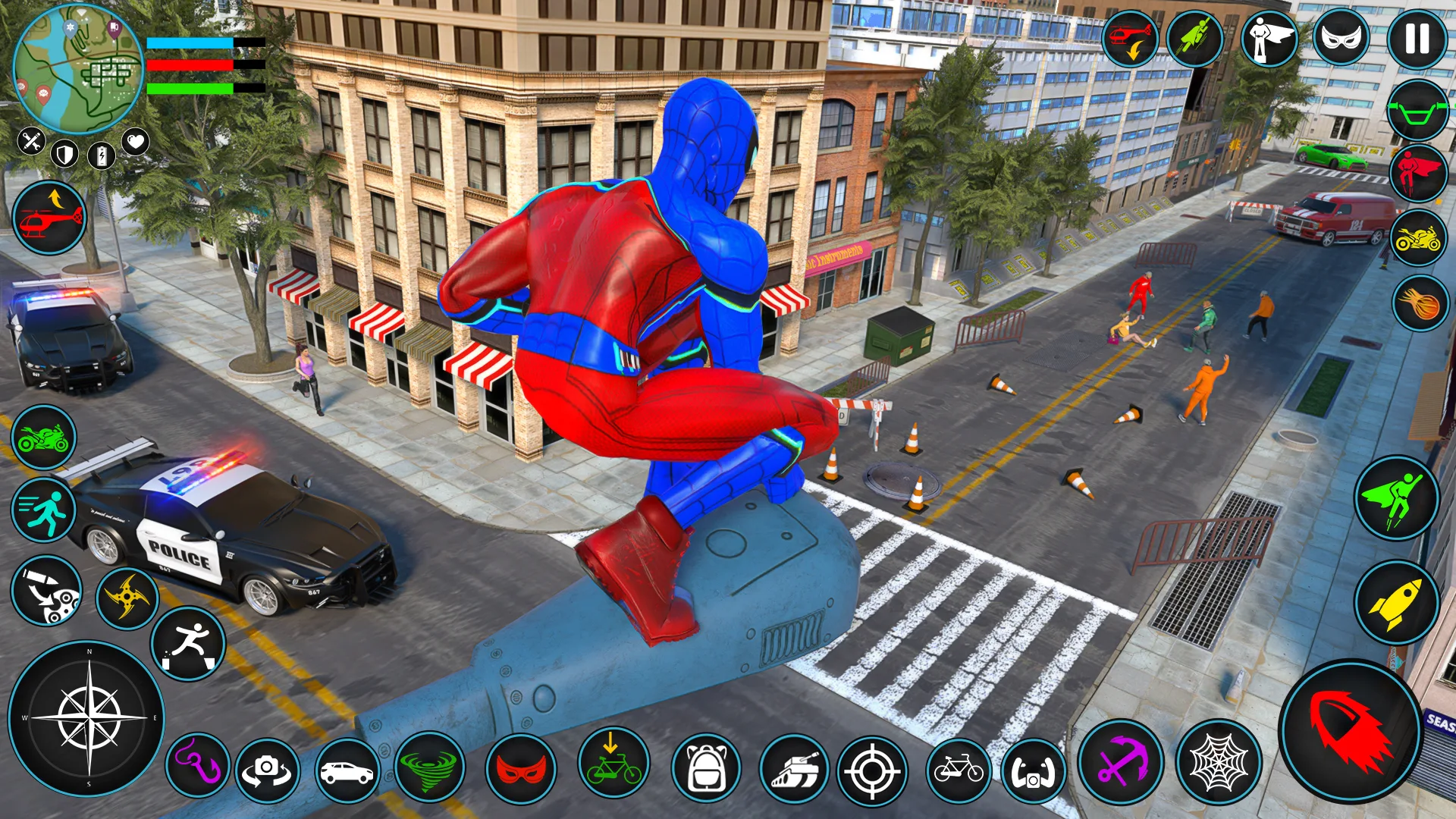The height and width of the screenshot is (819, 1456).
Task: Switch the camera view
Action: click(267, 770)
